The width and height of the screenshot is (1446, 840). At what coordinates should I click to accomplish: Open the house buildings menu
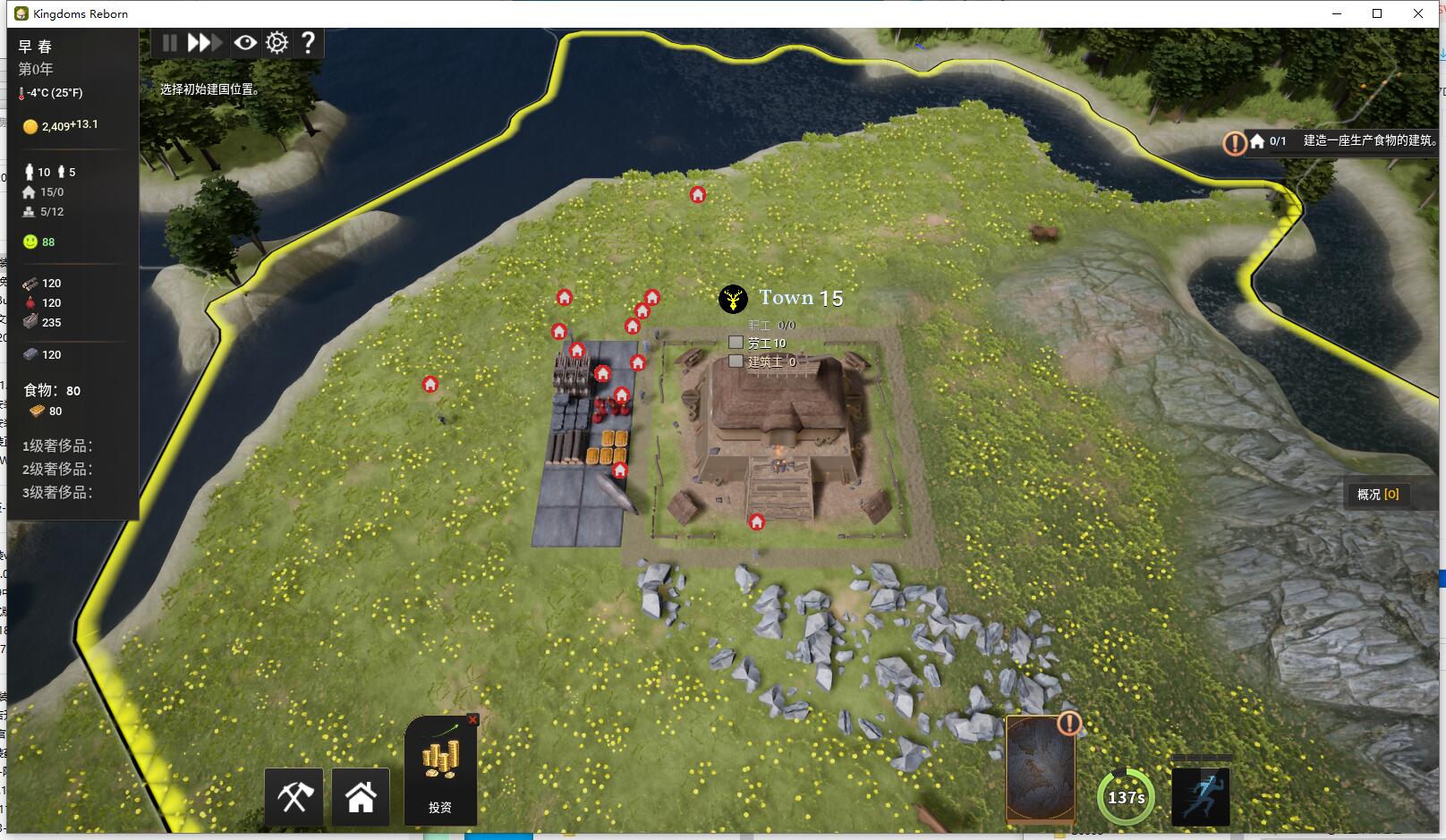pos(361,796)
